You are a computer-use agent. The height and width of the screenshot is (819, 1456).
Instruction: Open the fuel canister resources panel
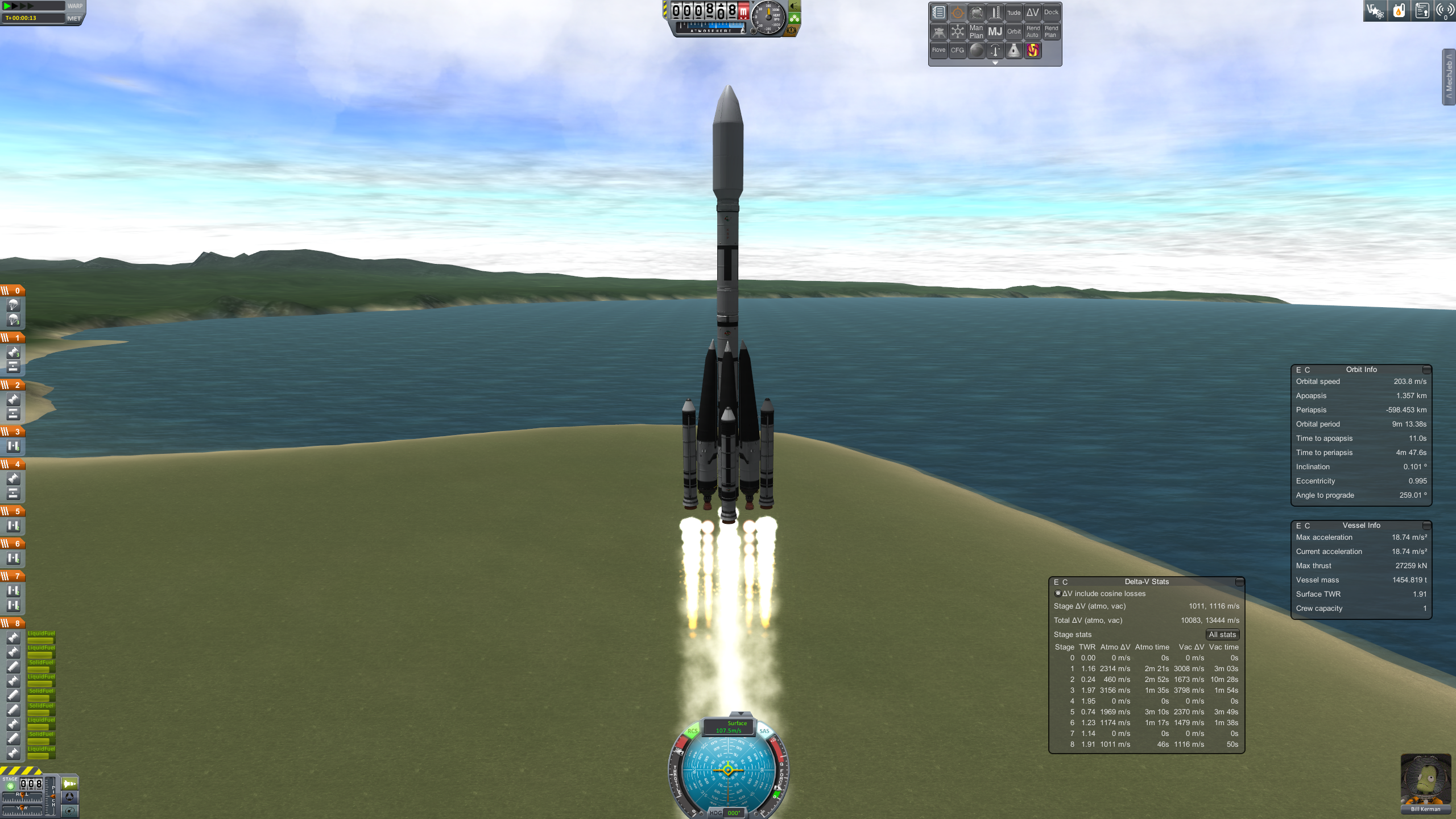(x=1399, y=11)
